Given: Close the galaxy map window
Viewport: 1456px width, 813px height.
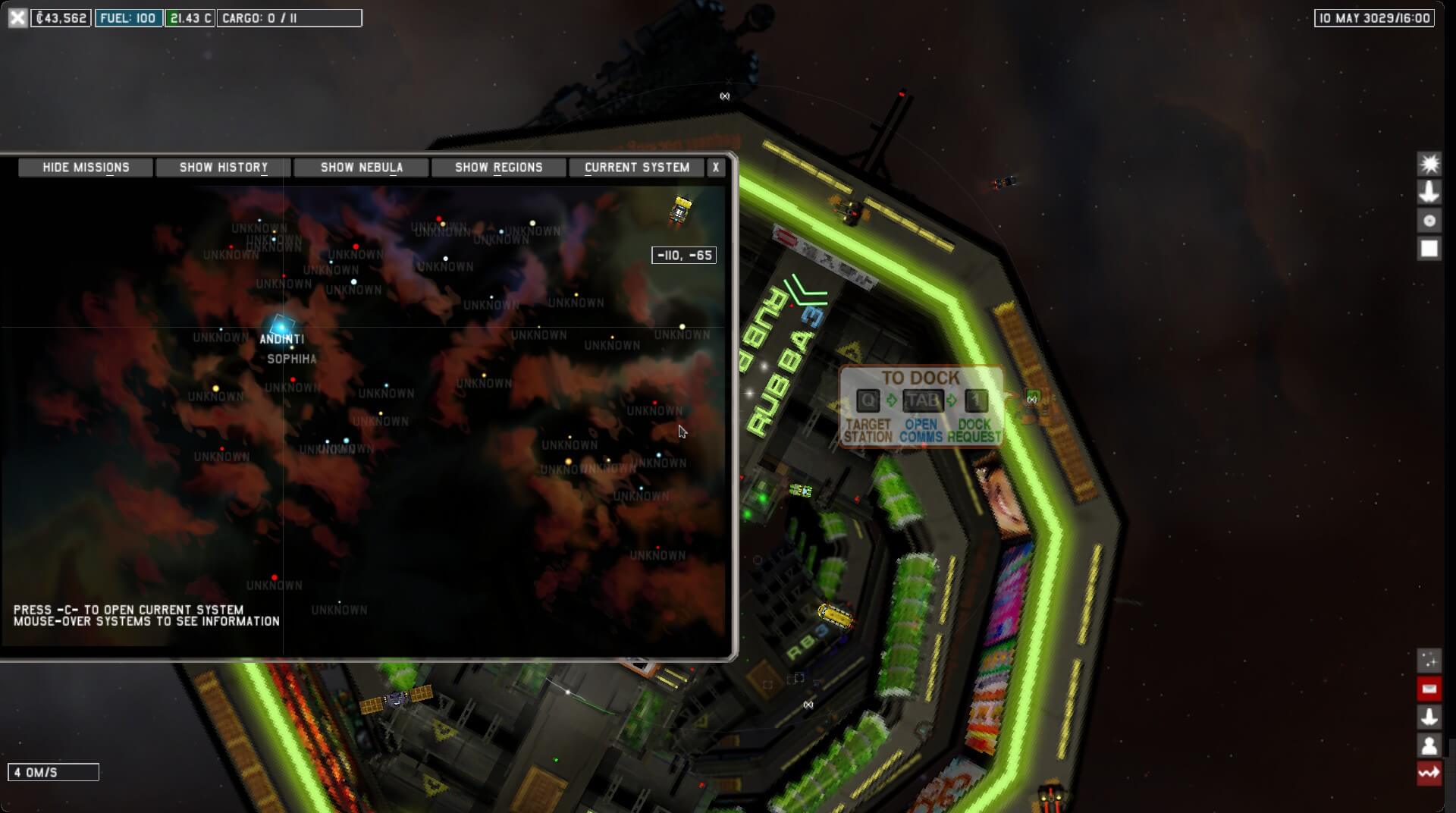Looking at the screenshot, I should point(715,168).
